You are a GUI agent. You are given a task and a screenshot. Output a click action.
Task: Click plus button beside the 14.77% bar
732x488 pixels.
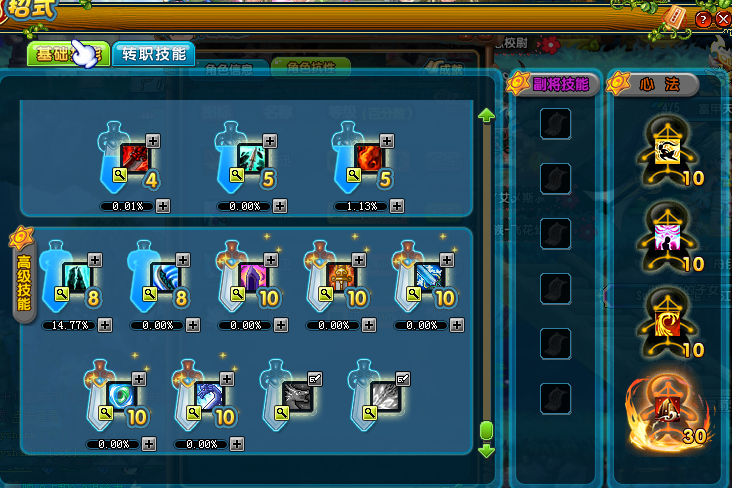[105, 325]
